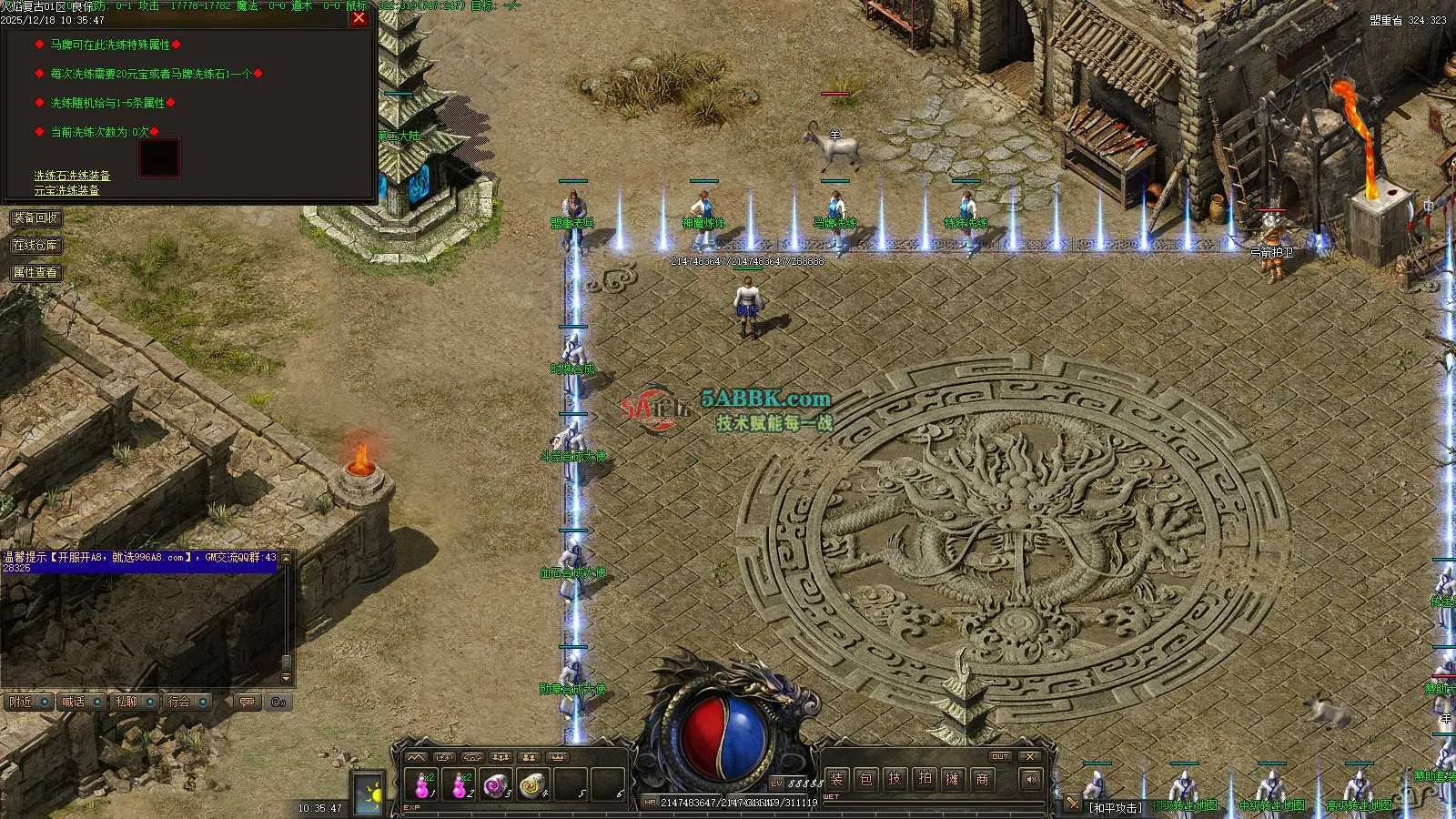Switch chat to the 喊话 shout channel
This screenshot has height=819, width=1456.
(x=73, y=702)
